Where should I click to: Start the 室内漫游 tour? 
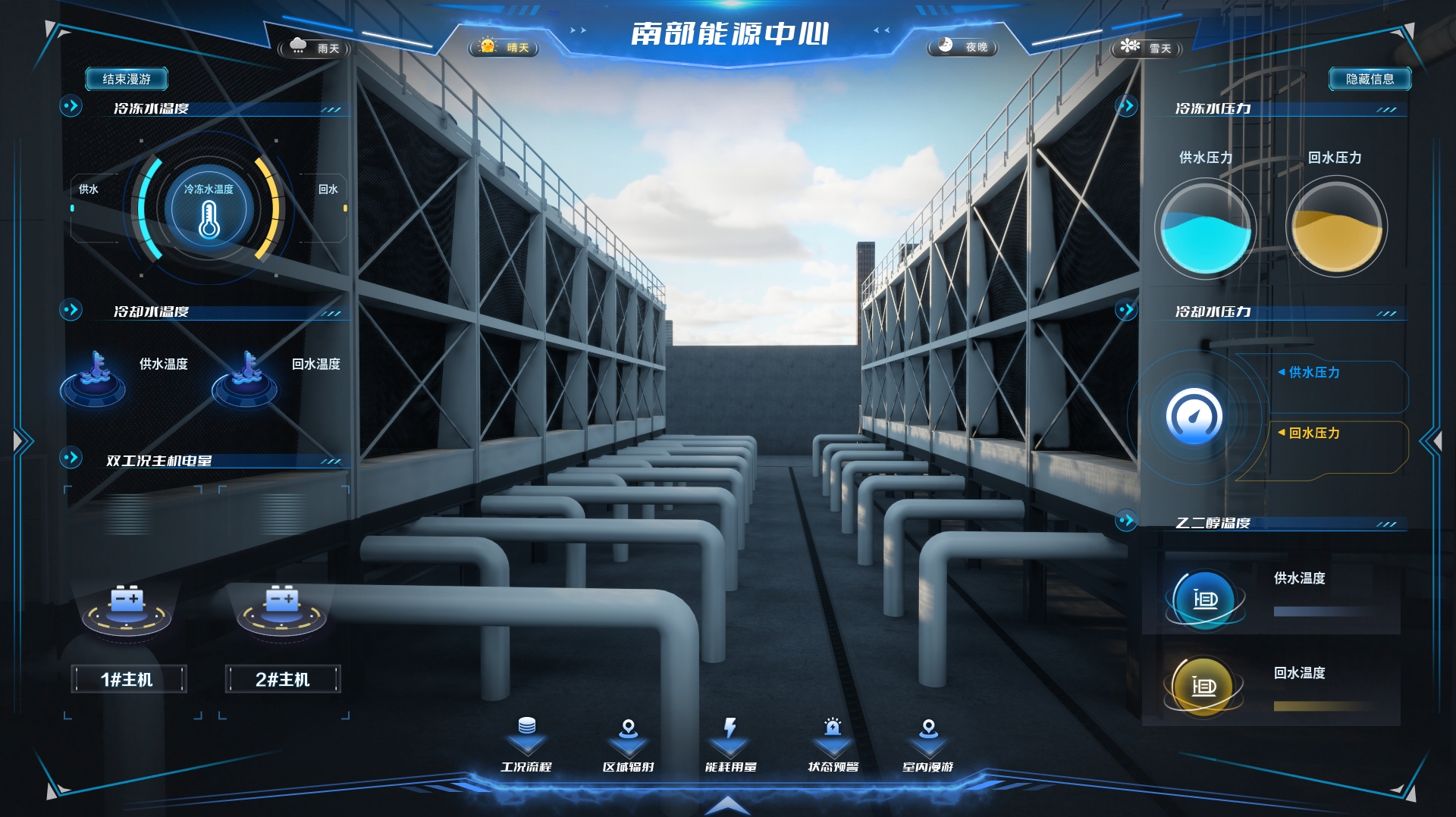(928, 746)
